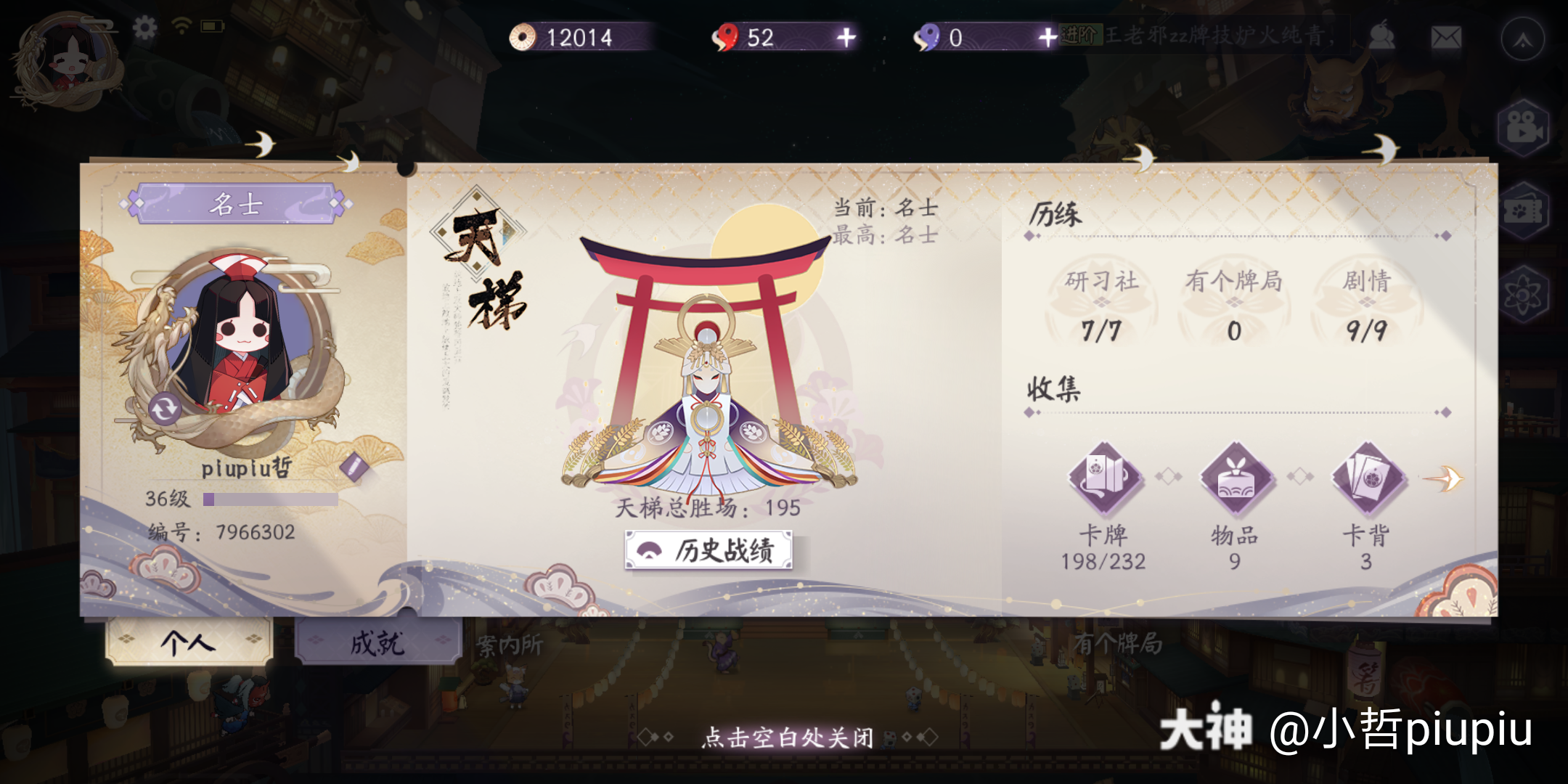The image size is (1568, 784).
Task: Open the settings gear icon top left
Action: [144, 26]
